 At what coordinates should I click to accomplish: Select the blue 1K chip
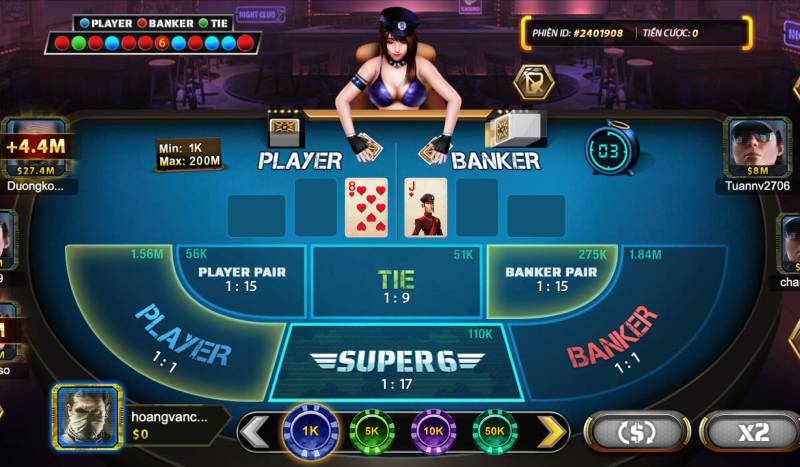[309, 431]
